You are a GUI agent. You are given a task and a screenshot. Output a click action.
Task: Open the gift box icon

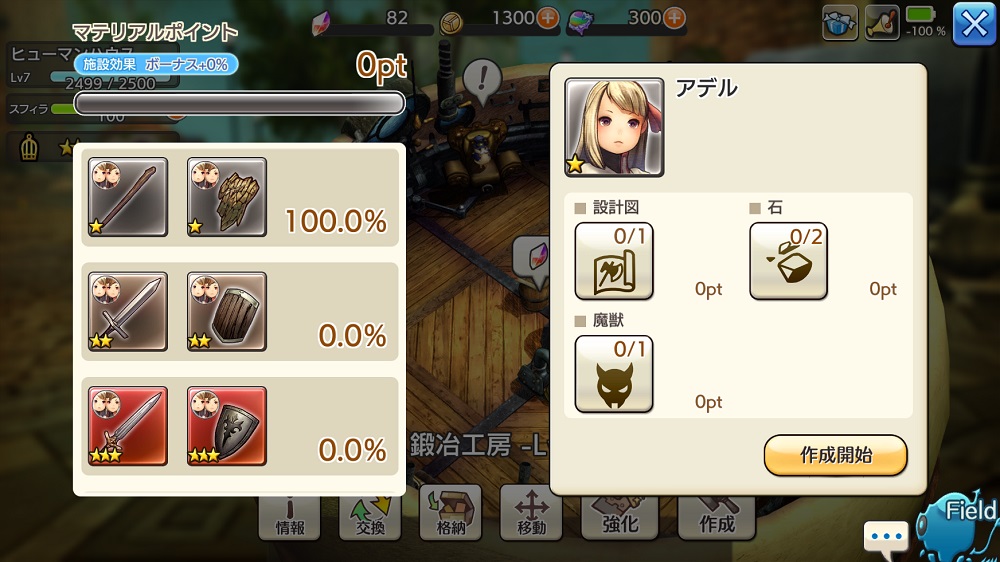(x=841, y=24)
